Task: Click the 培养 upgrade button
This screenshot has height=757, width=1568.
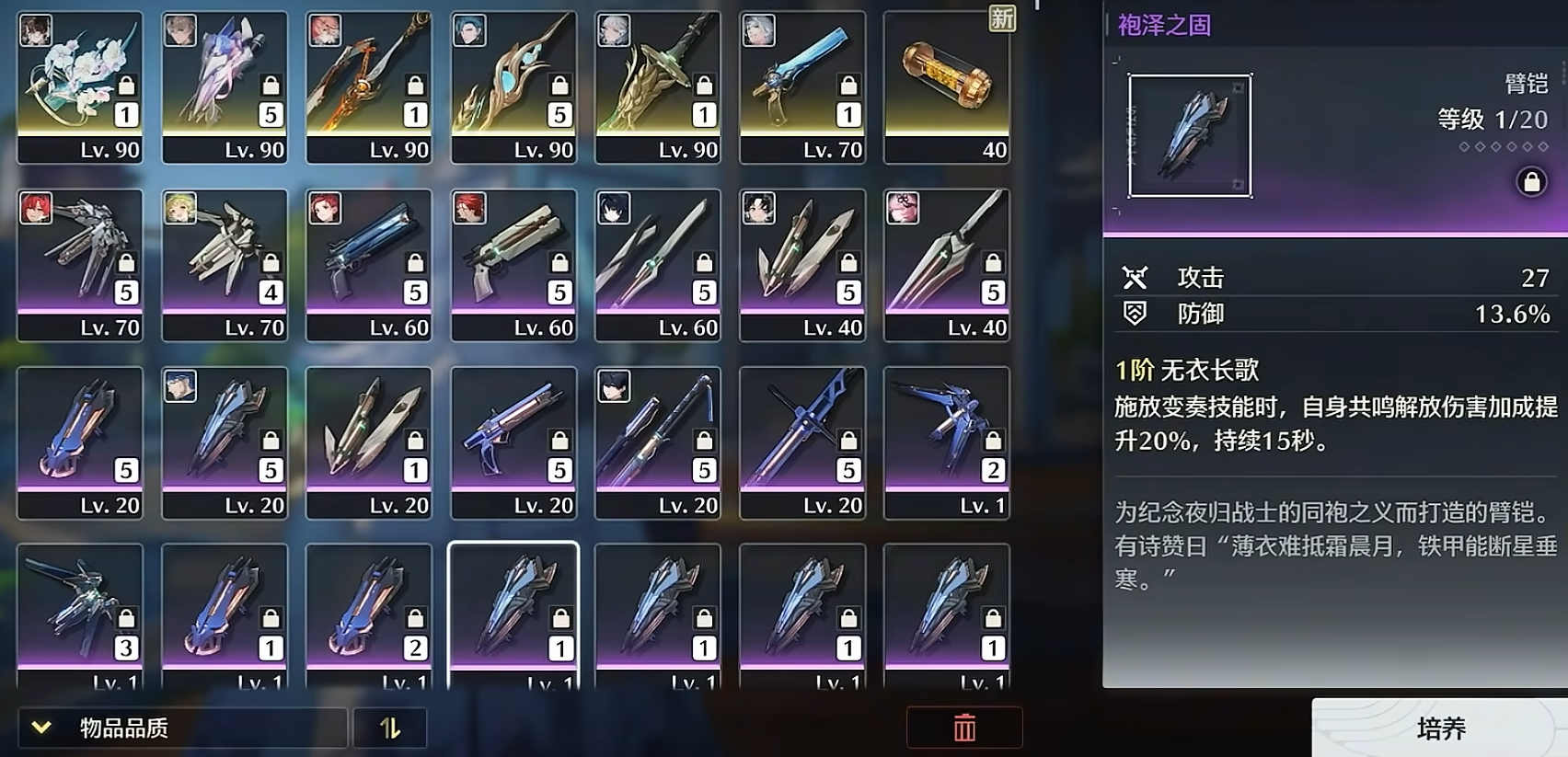Action: (1440, 728)
